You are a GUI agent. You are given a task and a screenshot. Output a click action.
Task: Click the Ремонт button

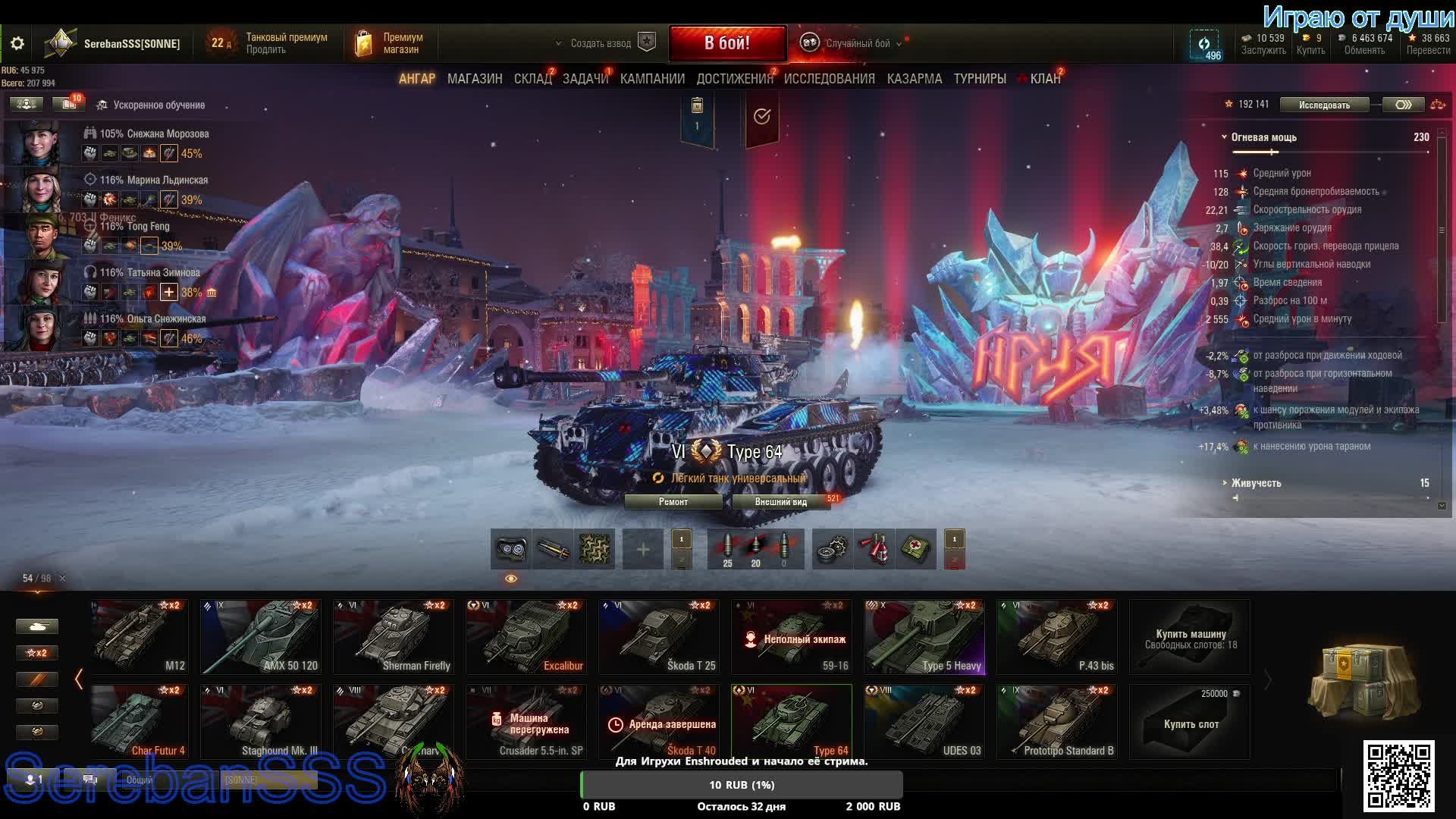tap(673, 502)
